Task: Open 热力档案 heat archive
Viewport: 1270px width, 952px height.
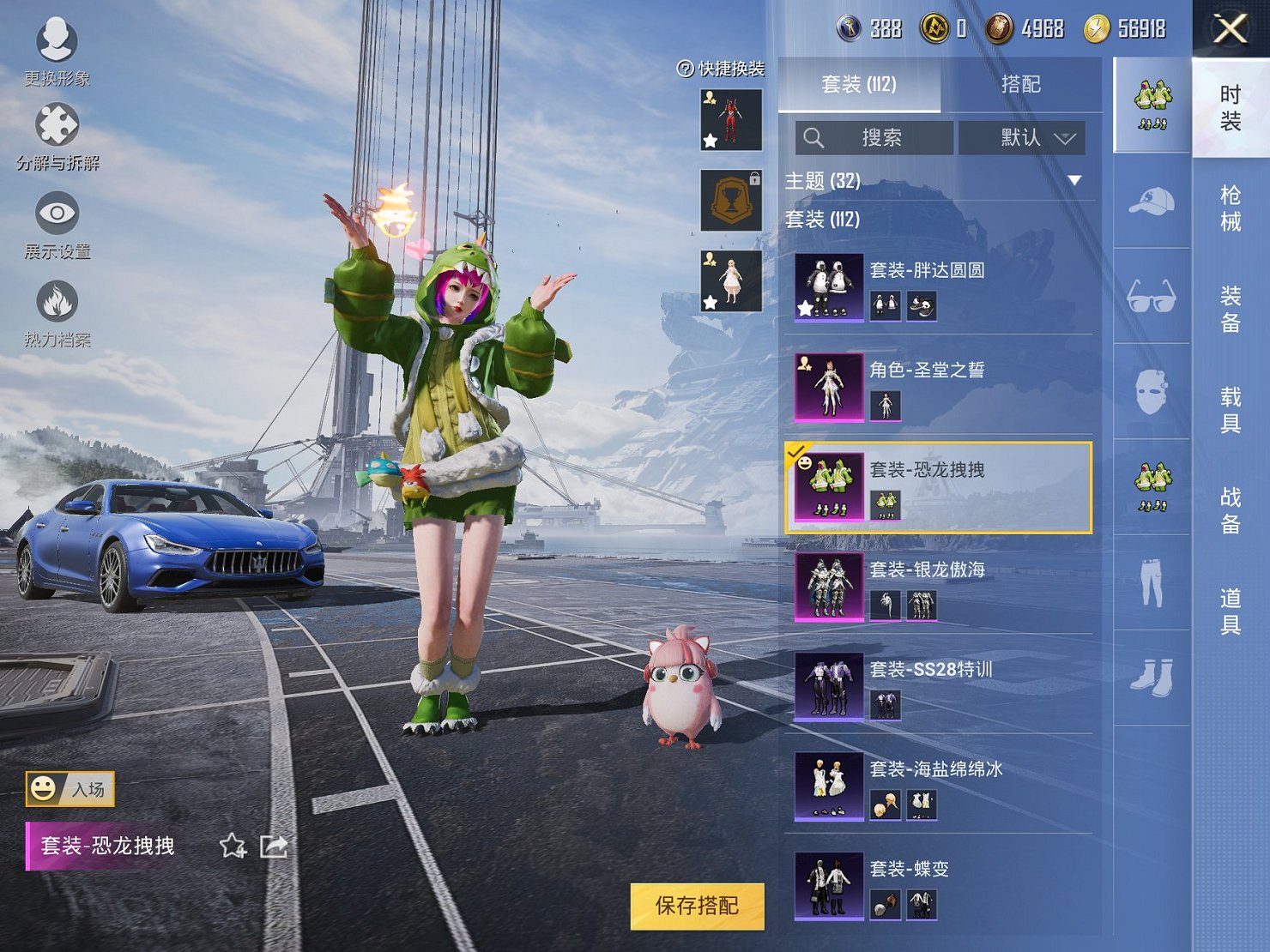Action: pos(57,314)
